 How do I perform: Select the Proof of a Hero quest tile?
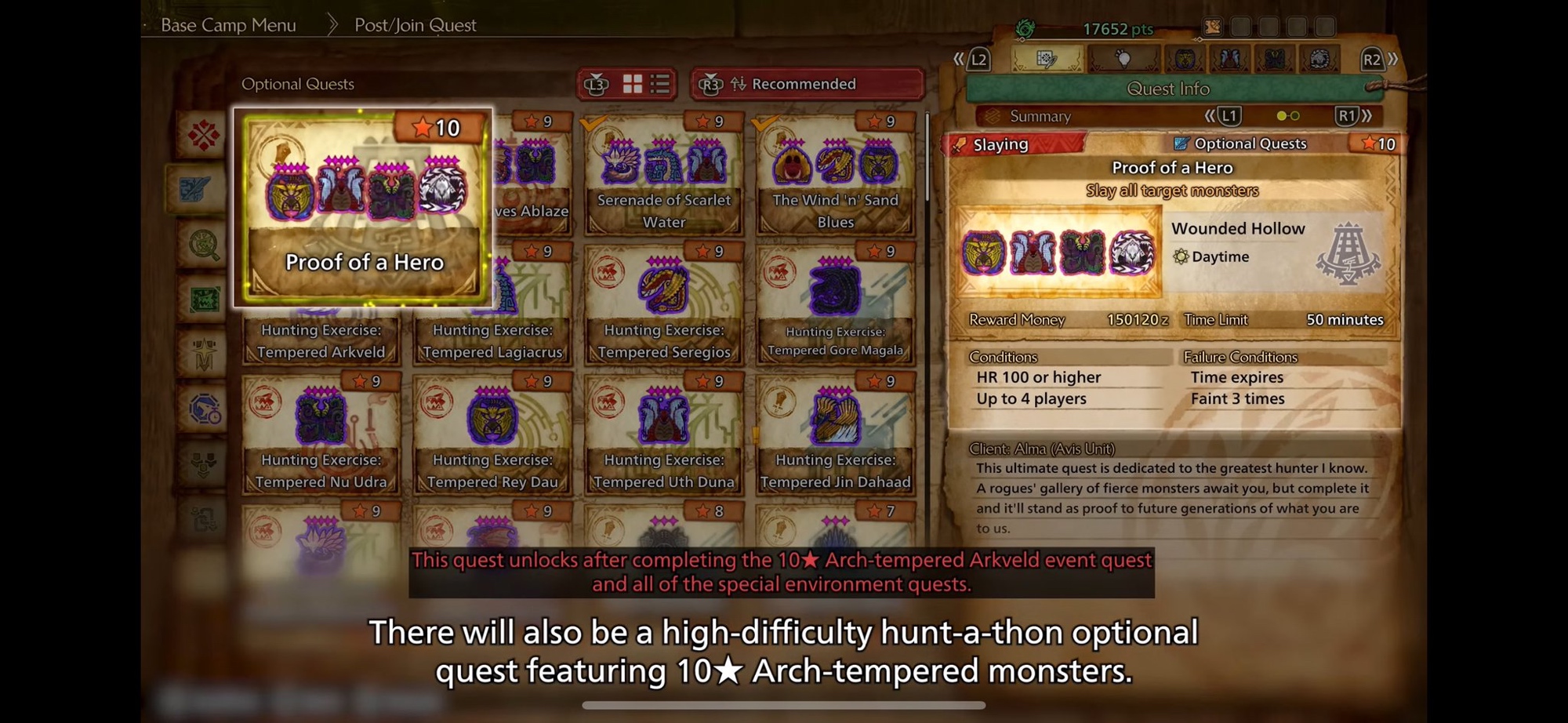point(363,206)
